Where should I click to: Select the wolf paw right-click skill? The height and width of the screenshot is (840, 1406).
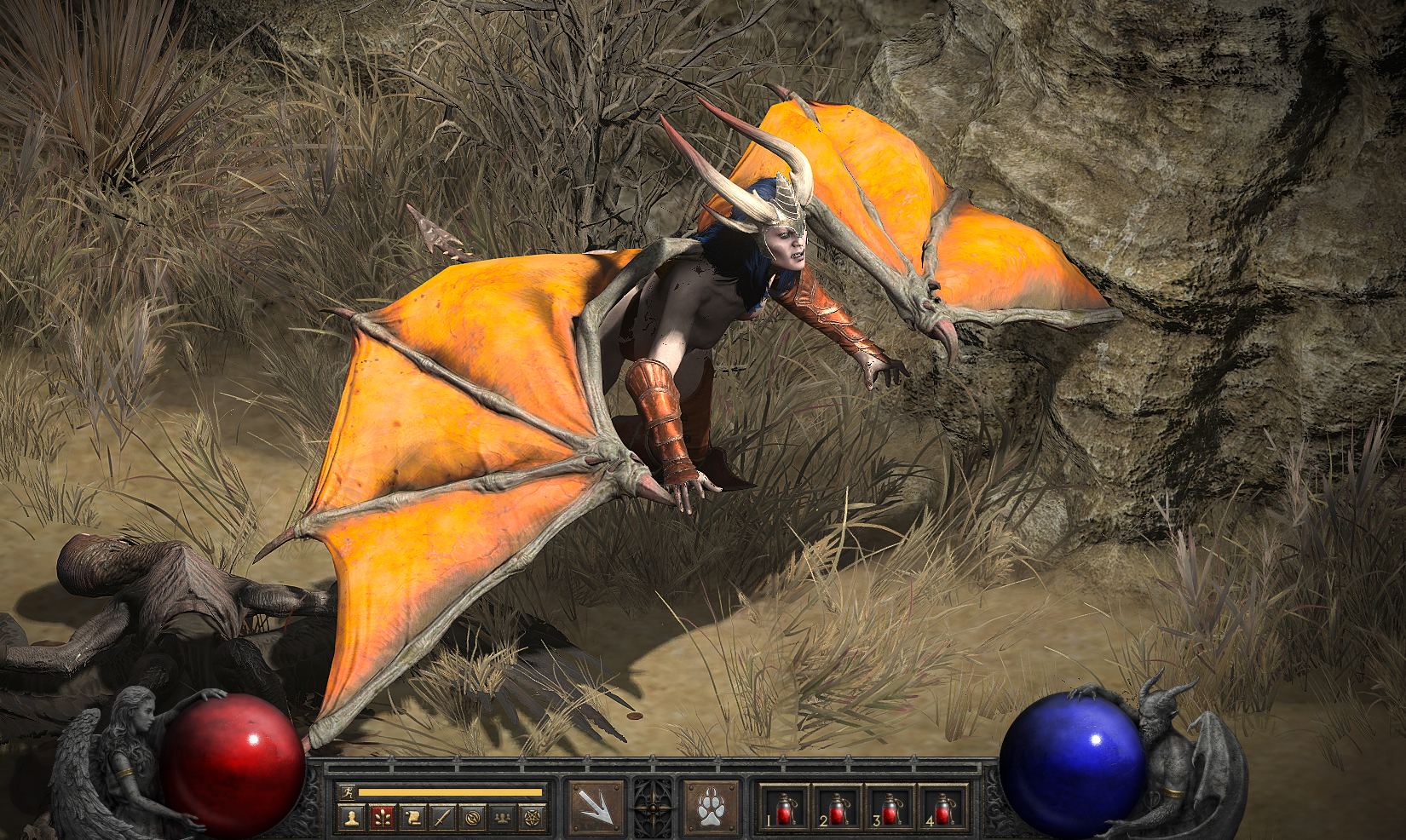tap(711, 806)
